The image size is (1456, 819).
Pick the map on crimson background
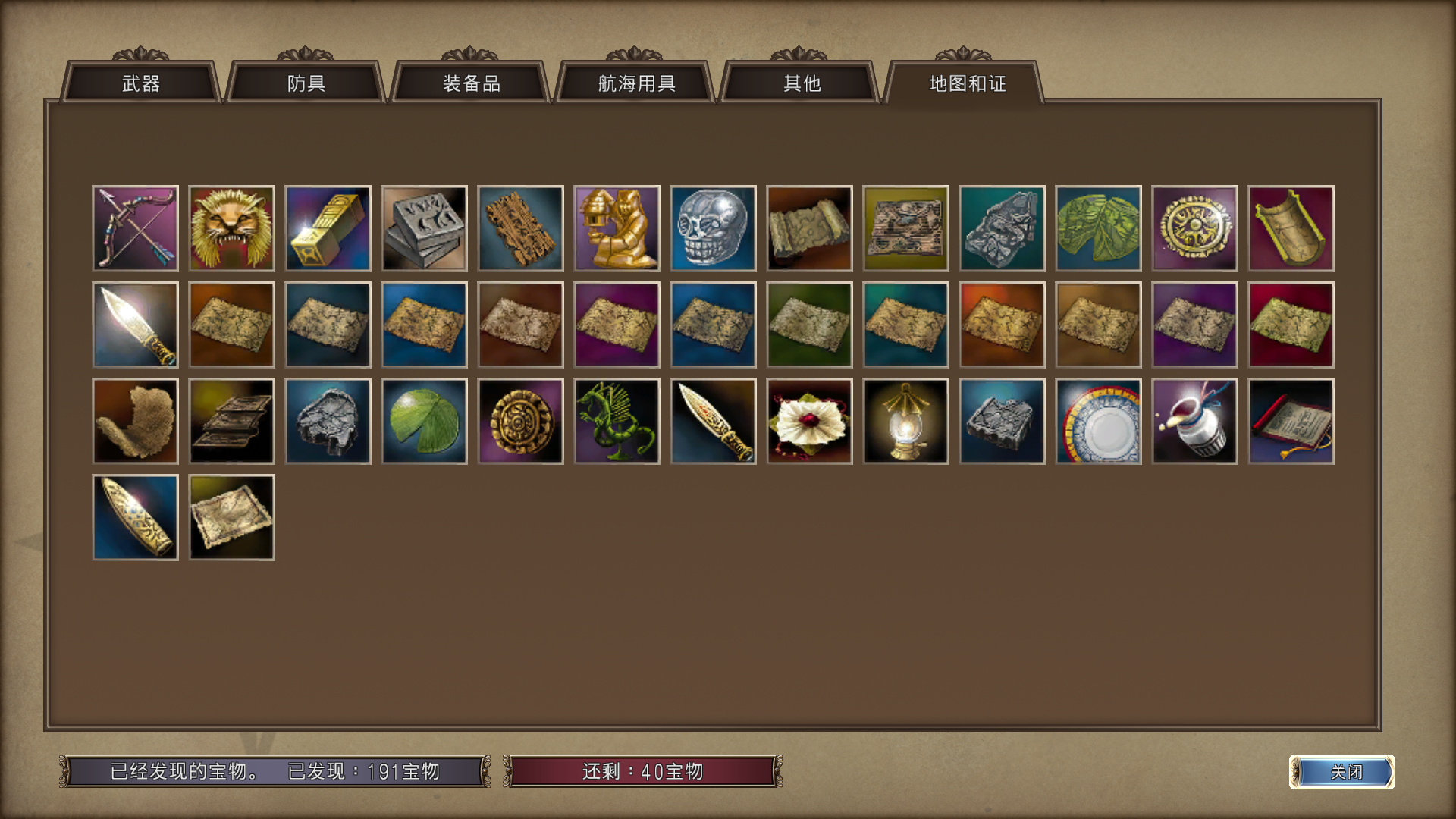click(1291, 325)
